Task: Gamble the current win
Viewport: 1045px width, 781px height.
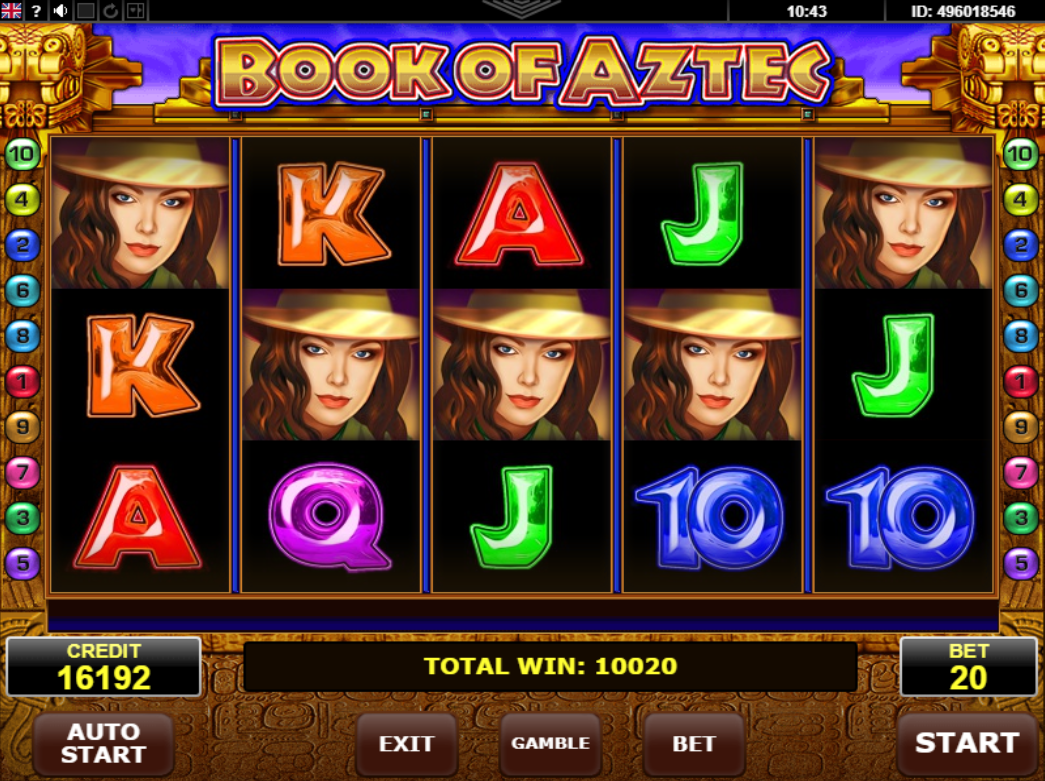Action: click(x=550, y=744)
